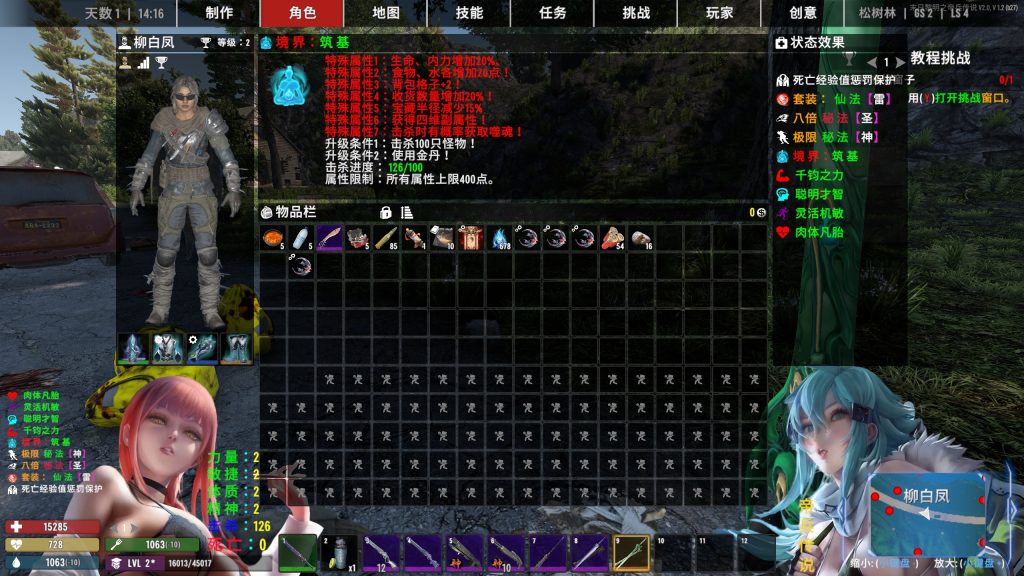
Task: Select the bullet stack of 85
Action: click(386, 238)
